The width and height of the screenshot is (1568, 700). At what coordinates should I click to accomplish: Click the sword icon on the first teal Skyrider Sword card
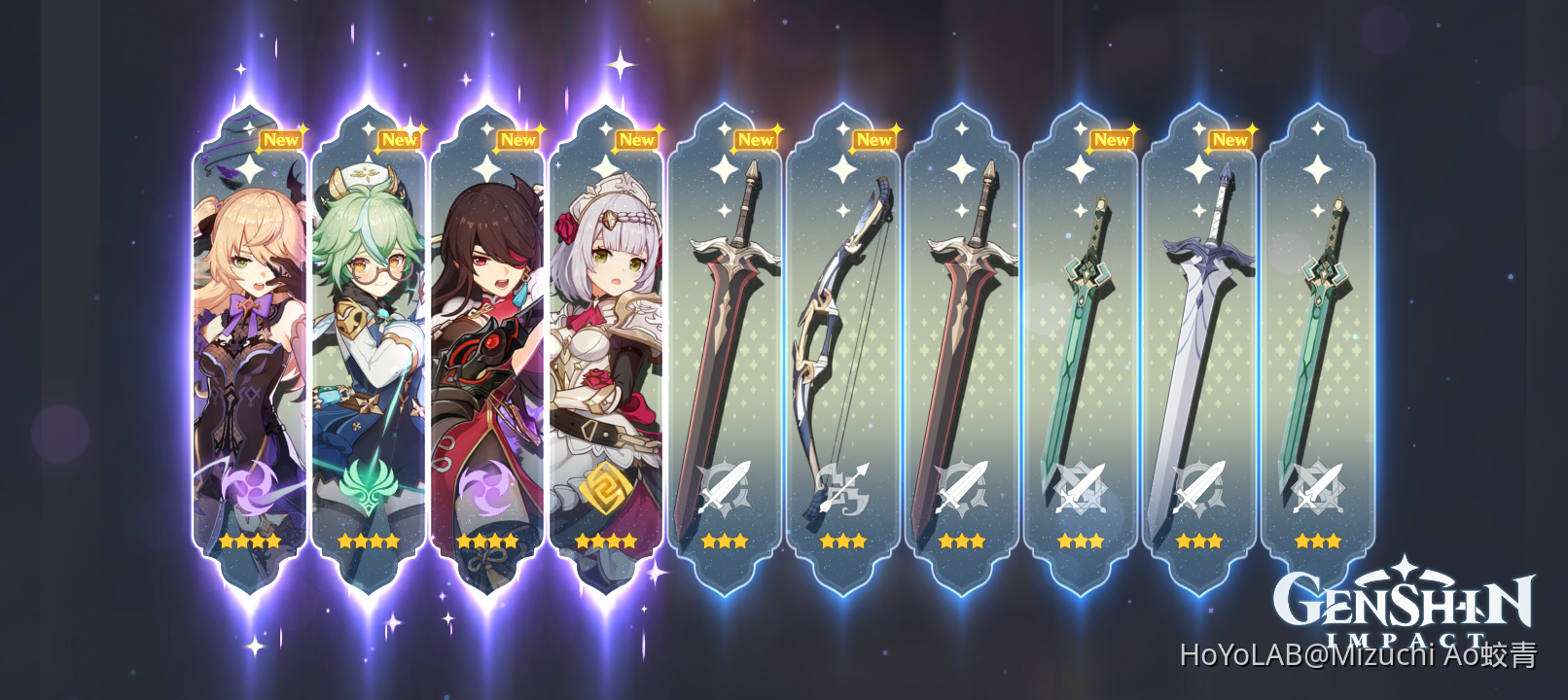pos(1082,486)
